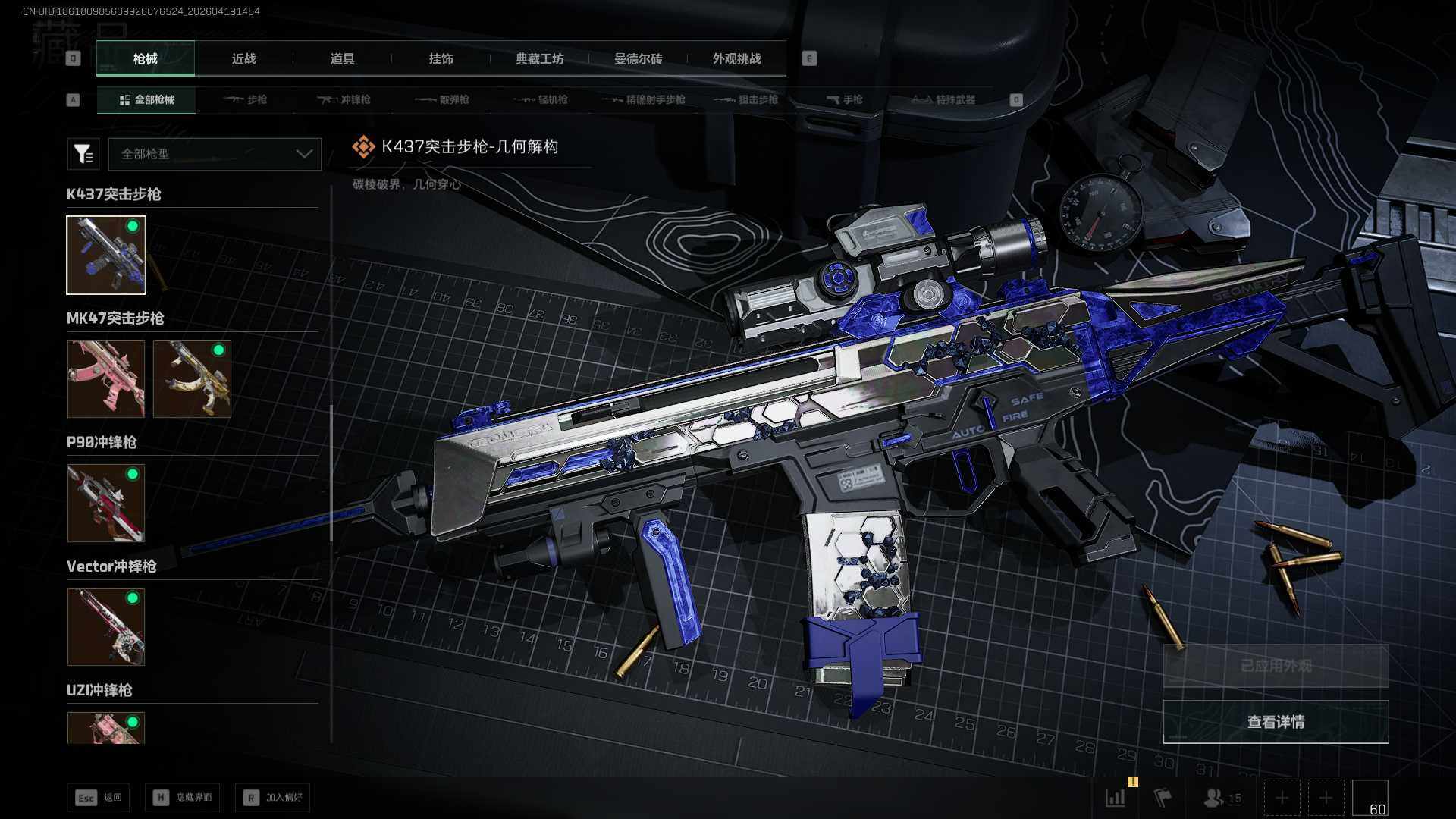Screen dimensions: 1456x819
Task: Choose the pink MK47 skin thumbnail
Action: [106, 378]
